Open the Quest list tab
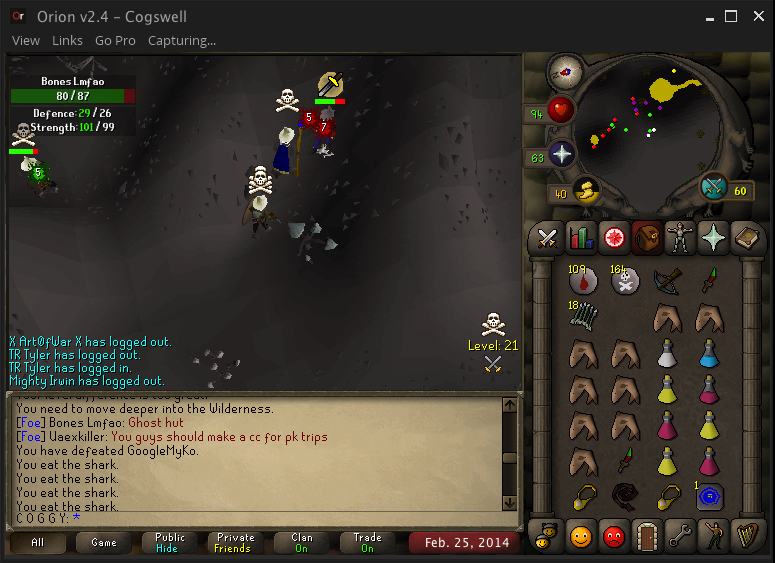The height and width of the screenshot is (563, 775). pyautogui.click(x=614, y=237)
